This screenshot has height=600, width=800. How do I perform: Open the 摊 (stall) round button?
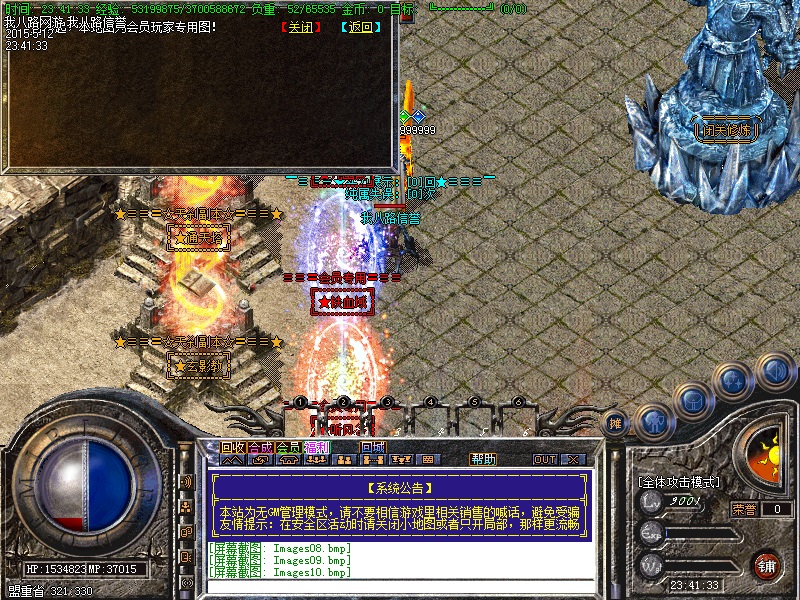click(x=617, y=421)
